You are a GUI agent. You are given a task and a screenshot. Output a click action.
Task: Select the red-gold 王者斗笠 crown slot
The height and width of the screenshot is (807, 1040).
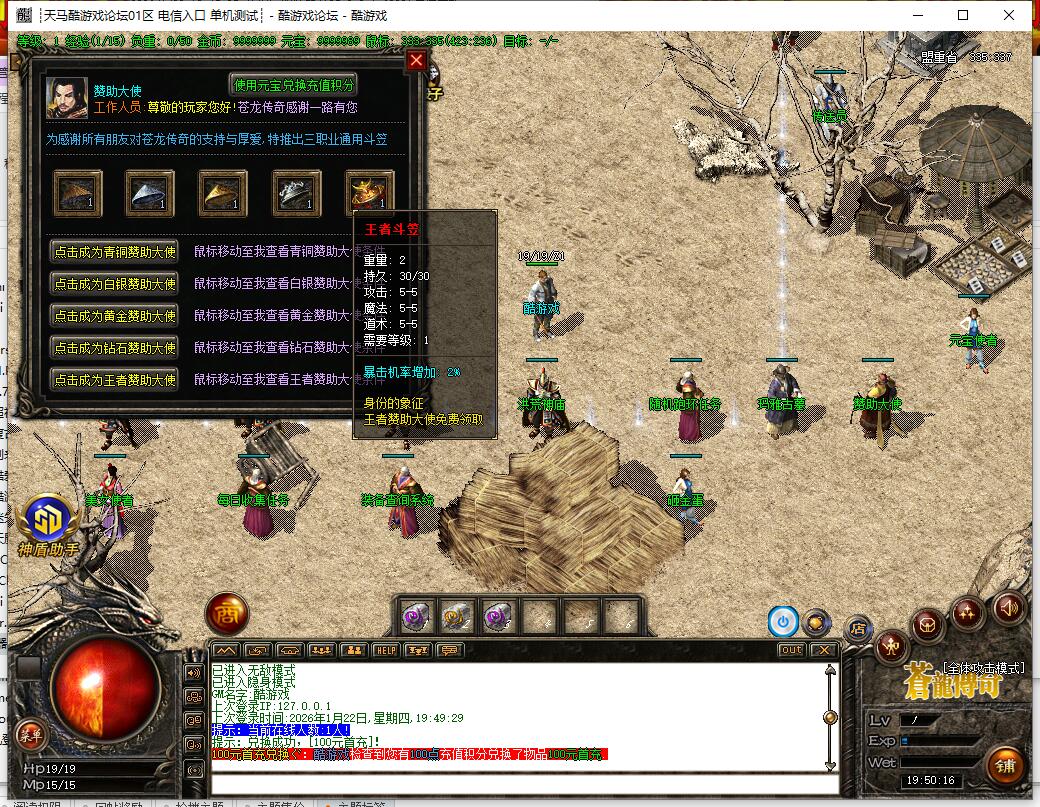369,192
